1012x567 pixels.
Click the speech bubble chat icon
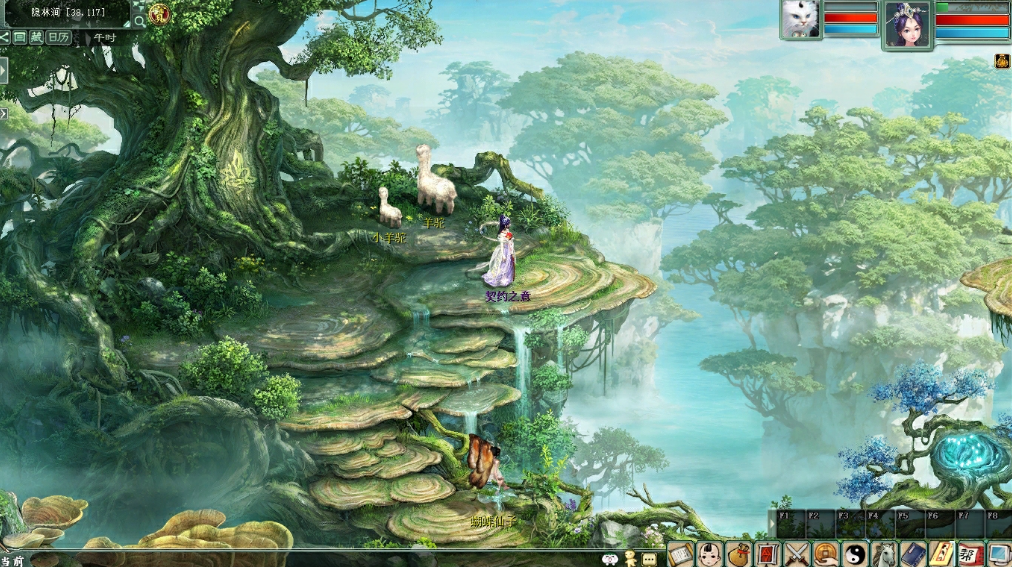(649, 558)
